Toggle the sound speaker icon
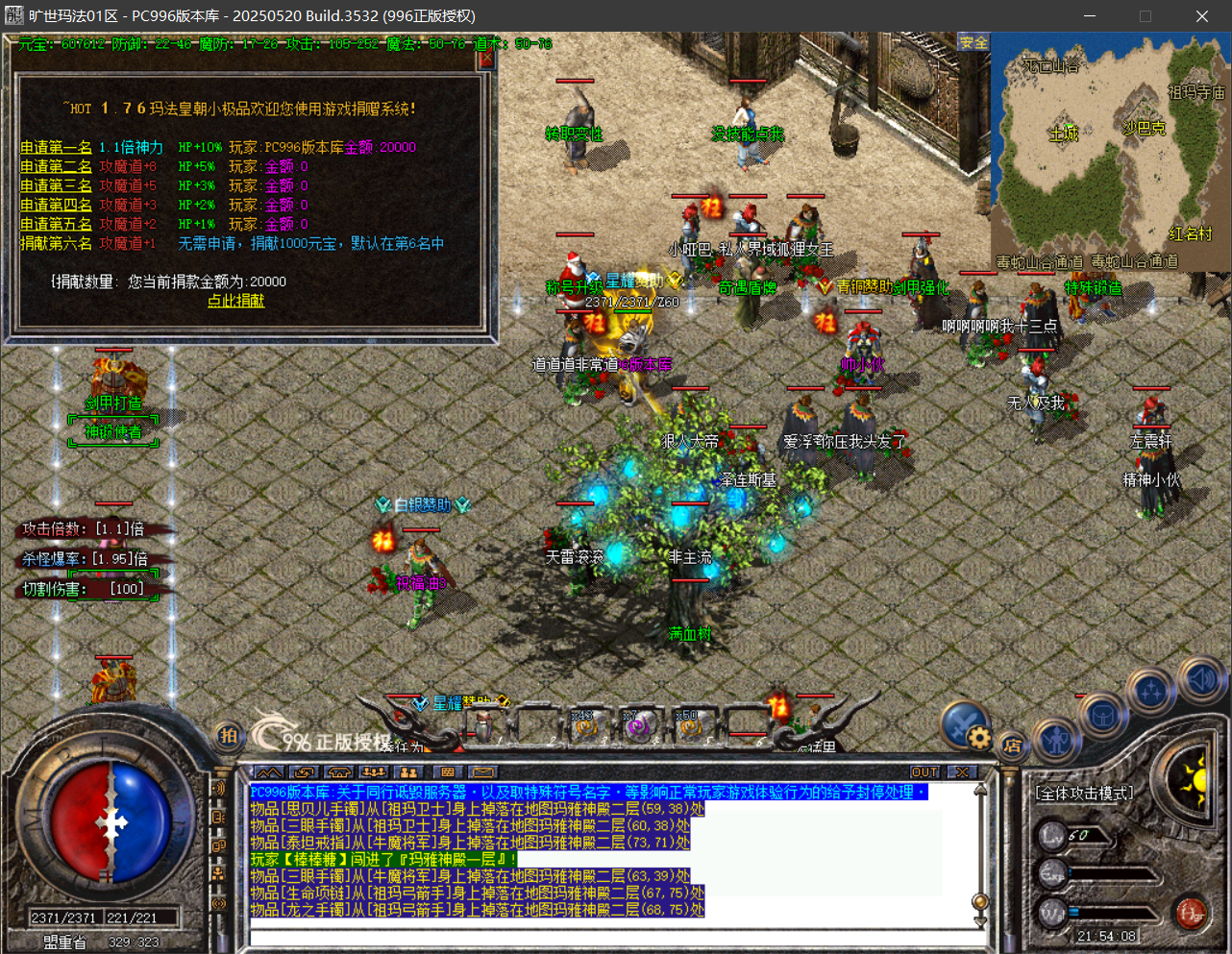The image size is (1232, 954). coord(1200,679)
